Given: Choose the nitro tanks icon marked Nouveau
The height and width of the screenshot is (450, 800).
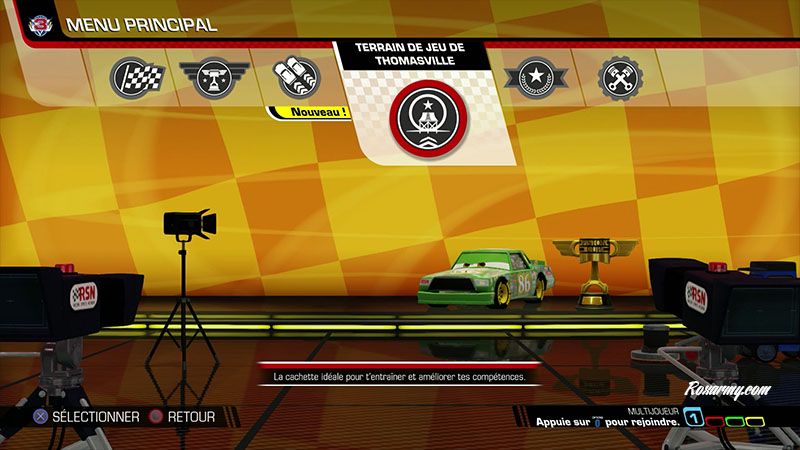Looking at the screenshot, I should click(296, 76).
